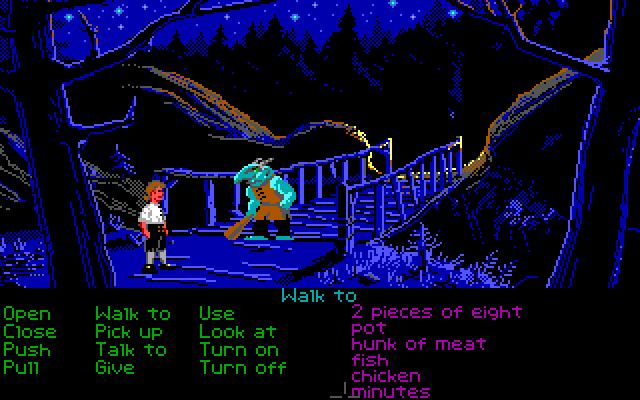640x400 pixels.
Task: Choose the Use verb
Action: [216, 314]
